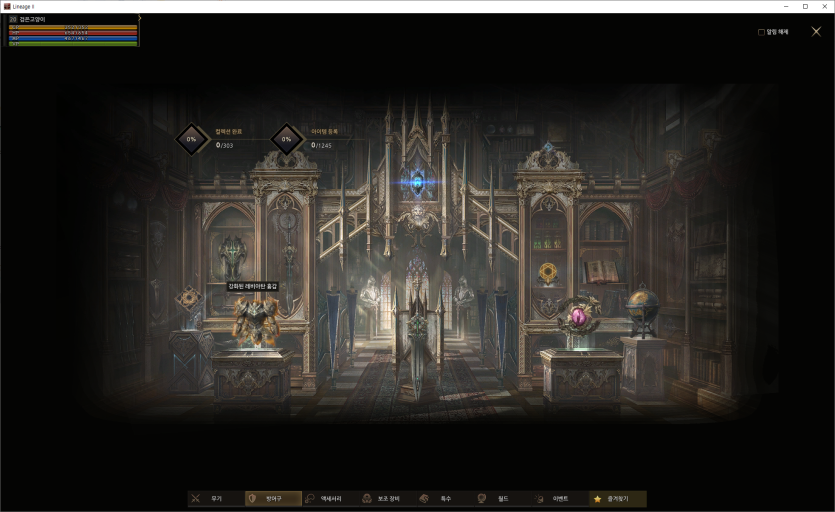
Task: Close the collection screen with the X
Action: tap(816, 32)
